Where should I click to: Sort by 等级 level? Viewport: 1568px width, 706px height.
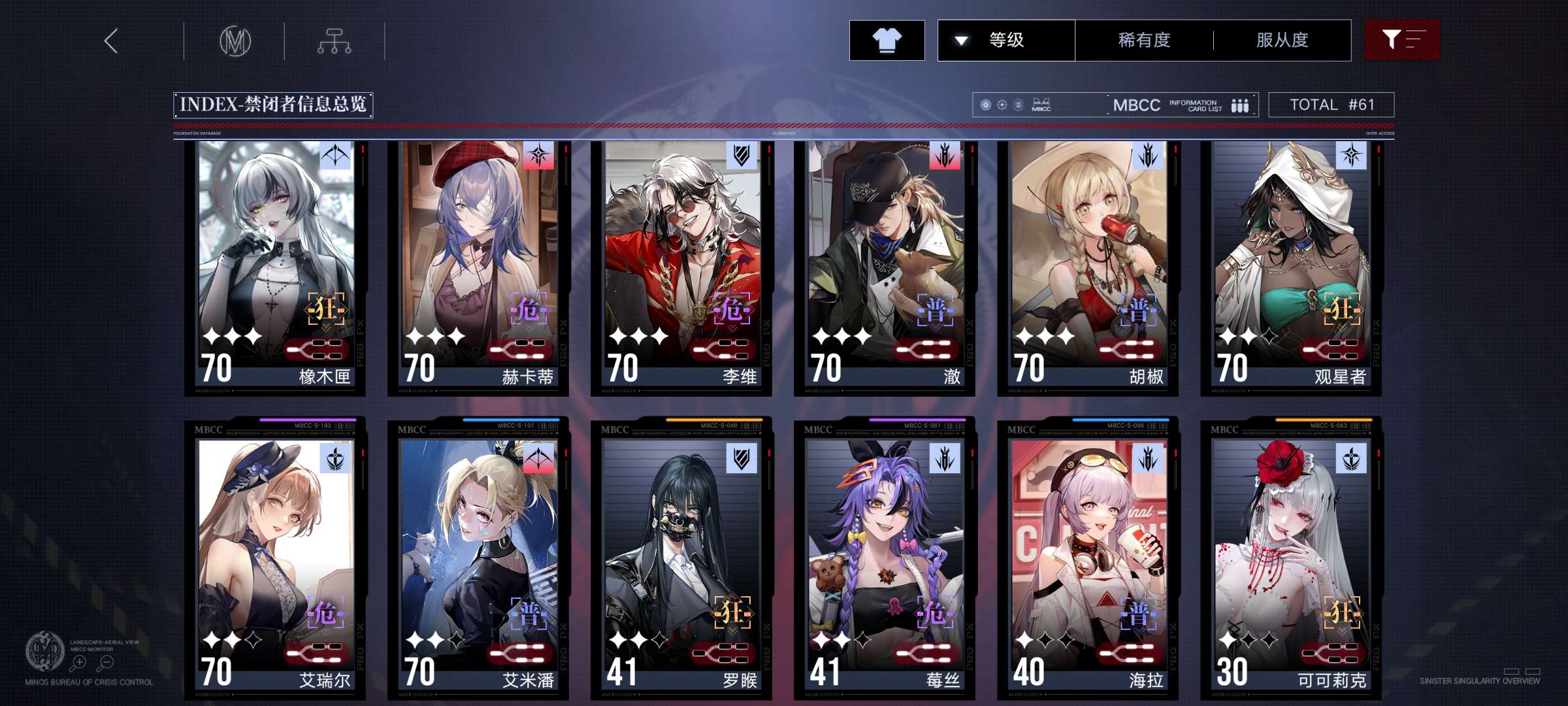tap(1005, 41)
